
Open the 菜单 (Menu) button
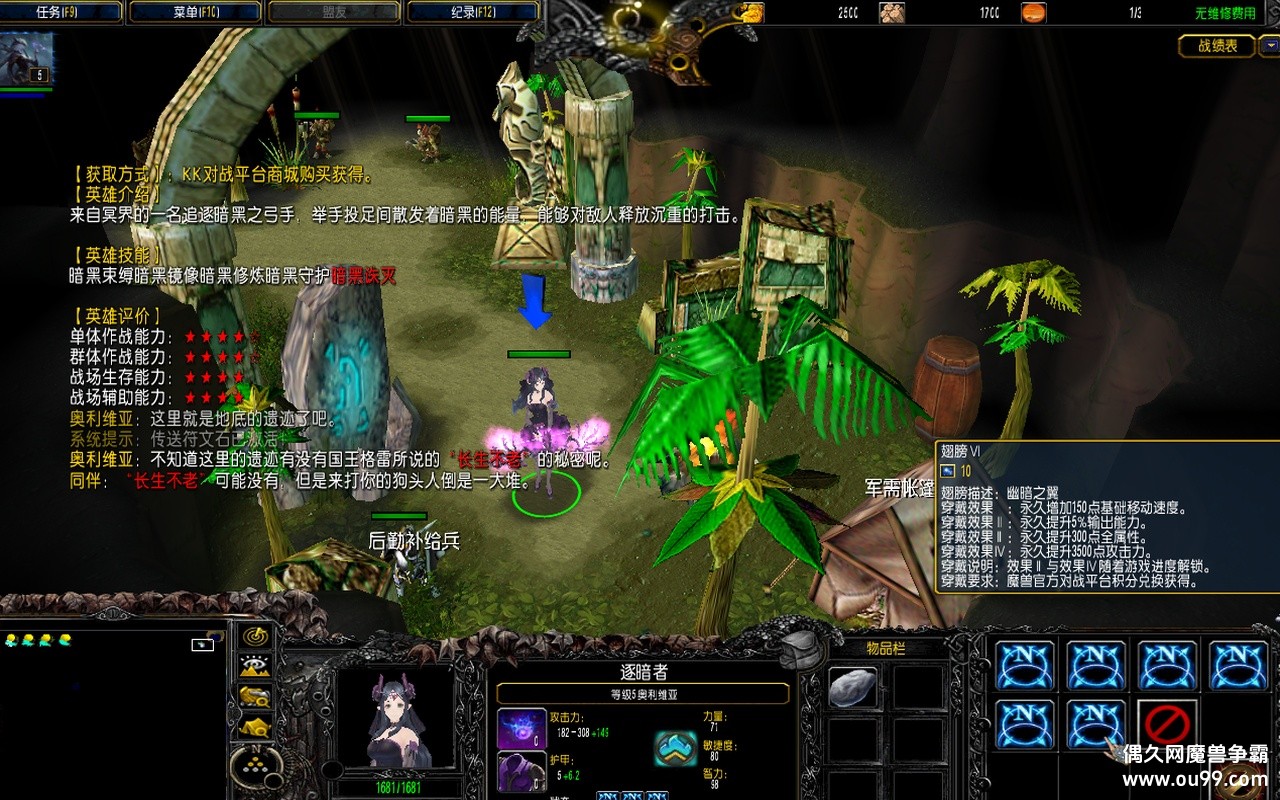(x=198, y=12)
